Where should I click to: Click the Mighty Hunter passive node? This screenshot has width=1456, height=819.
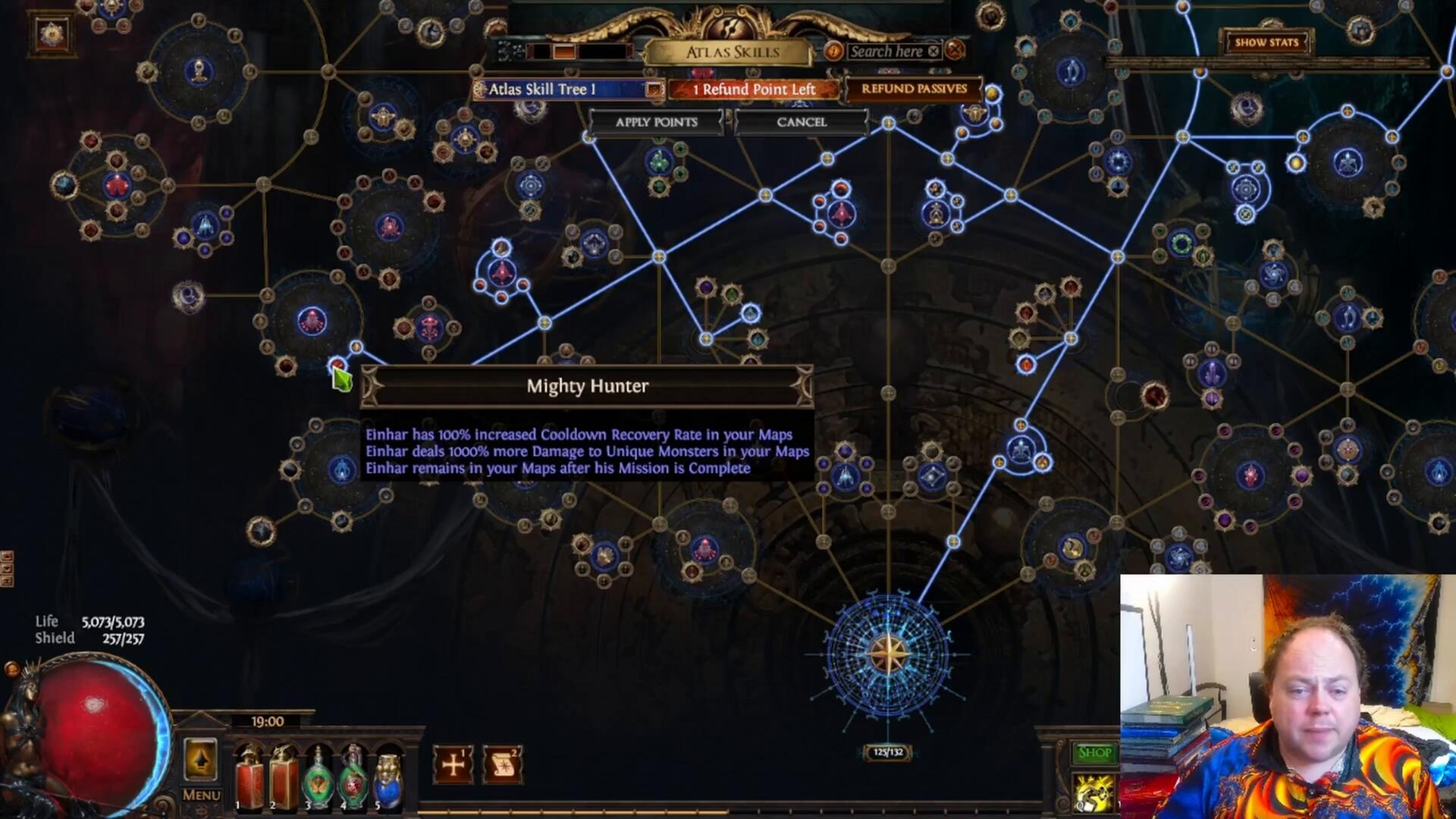click(337, 367)
